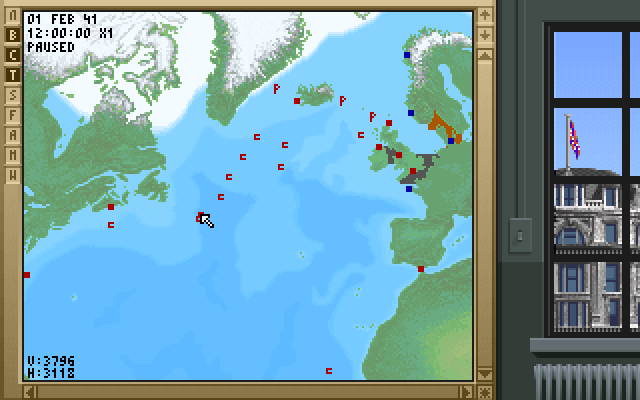
Task: Switch to the C tab
Action: coord(13,54)
